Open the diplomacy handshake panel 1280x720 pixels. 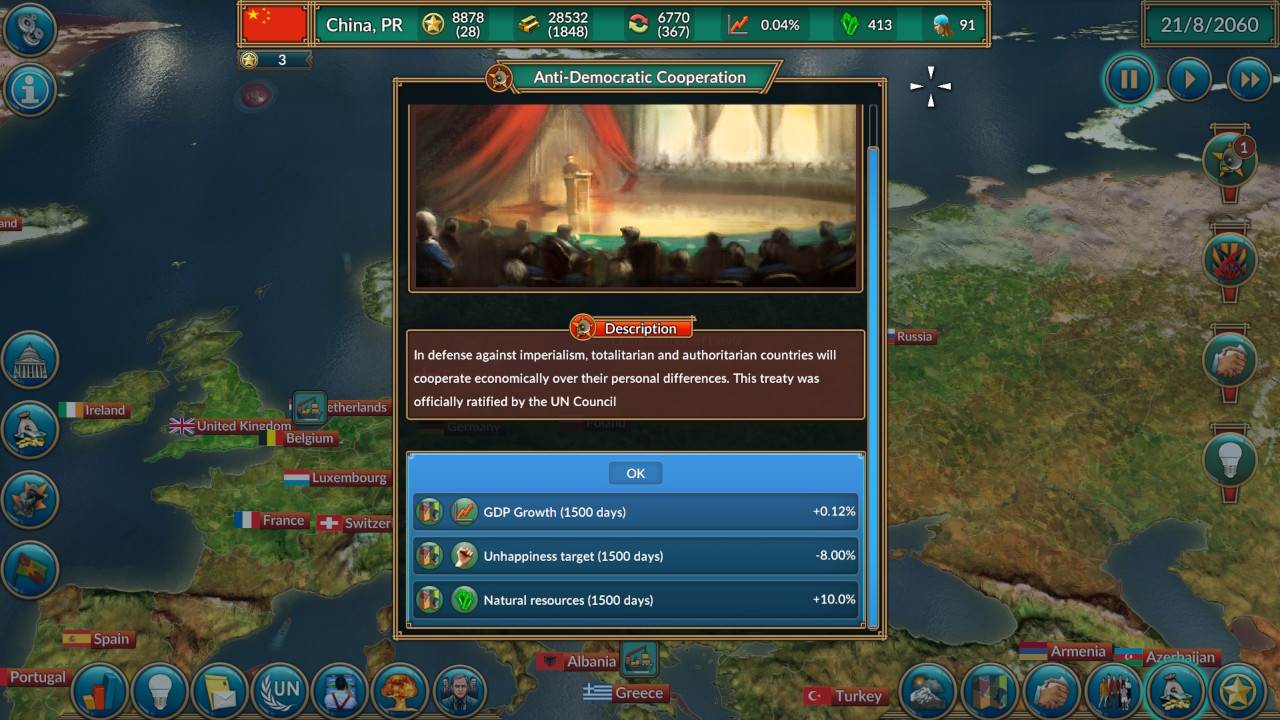point(1050,691)
